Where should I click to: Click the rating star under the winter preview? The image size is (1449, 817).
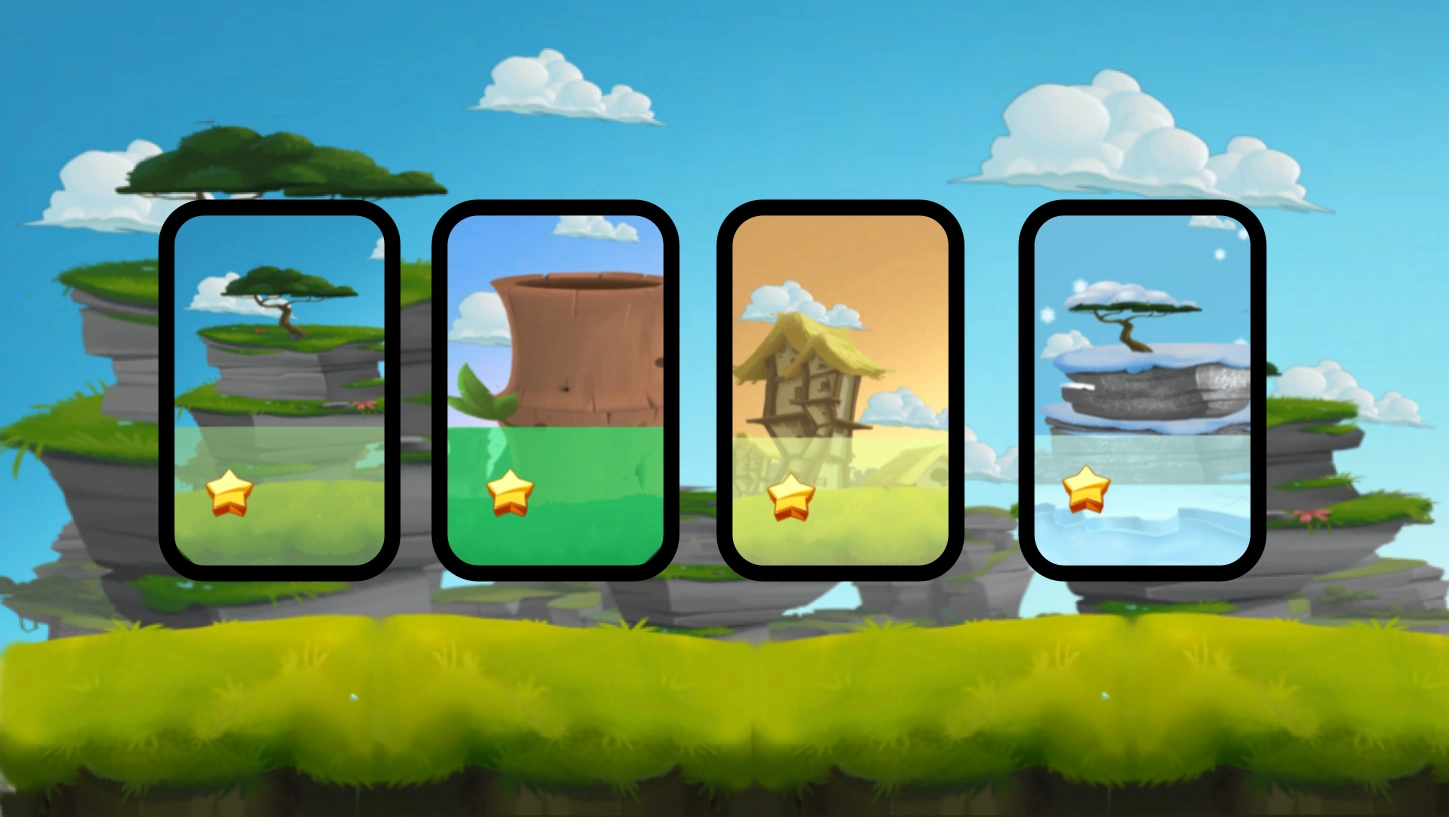pyautogui.click(x=1086, y=488)
